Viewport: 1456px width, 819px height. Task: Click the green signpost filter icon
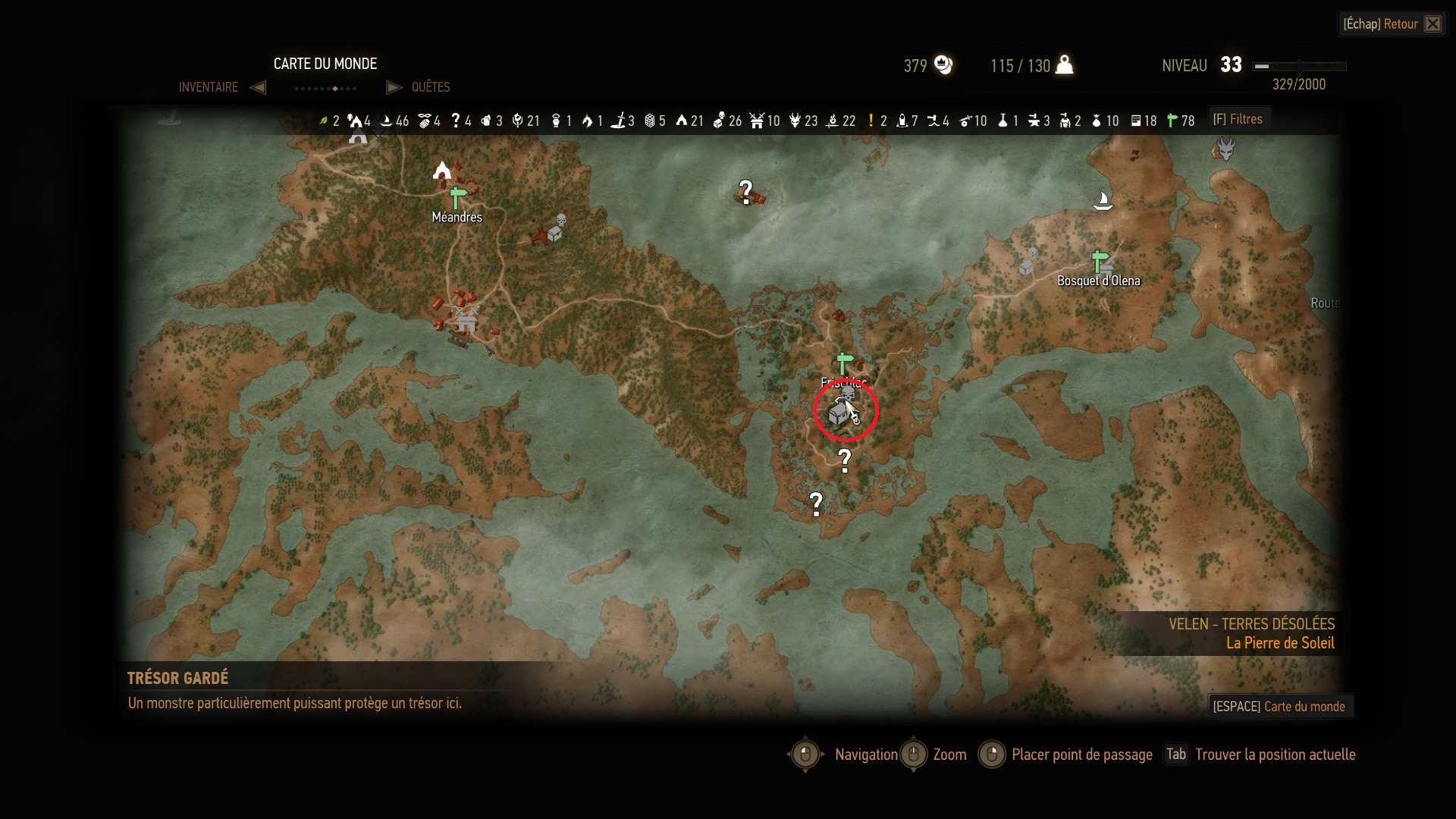point(1172,121)
